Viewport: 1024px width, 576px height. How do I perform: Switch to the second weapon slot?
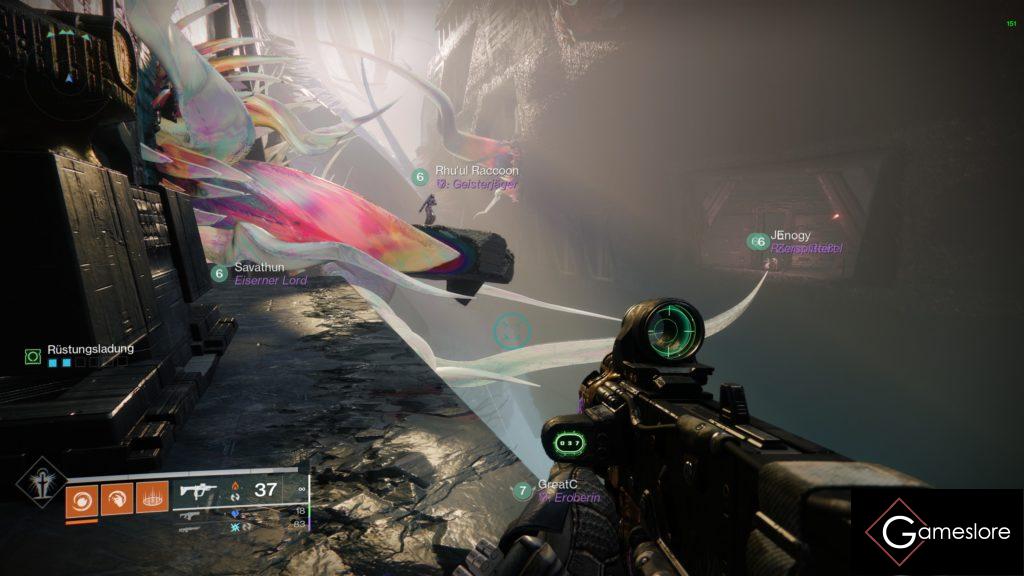tap(189, 513)
